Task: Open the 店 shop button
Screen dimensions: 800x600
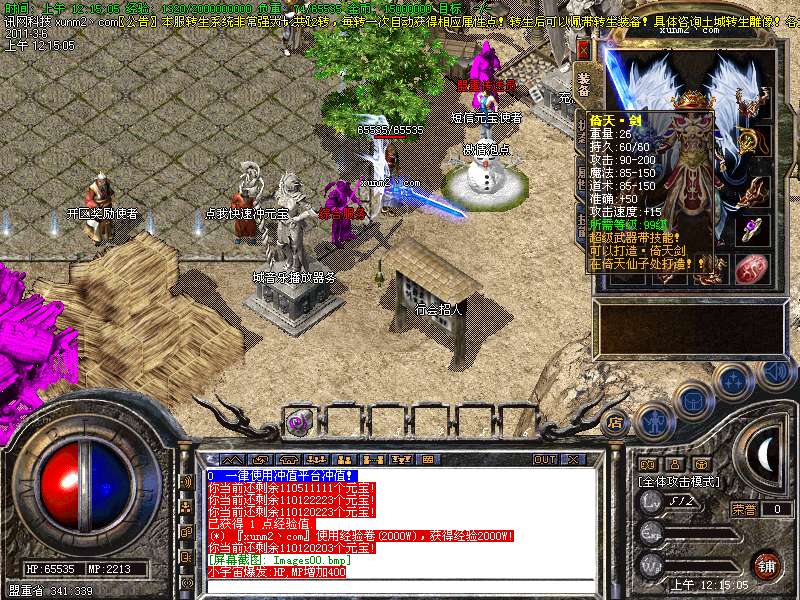Action: click(615, 422)
